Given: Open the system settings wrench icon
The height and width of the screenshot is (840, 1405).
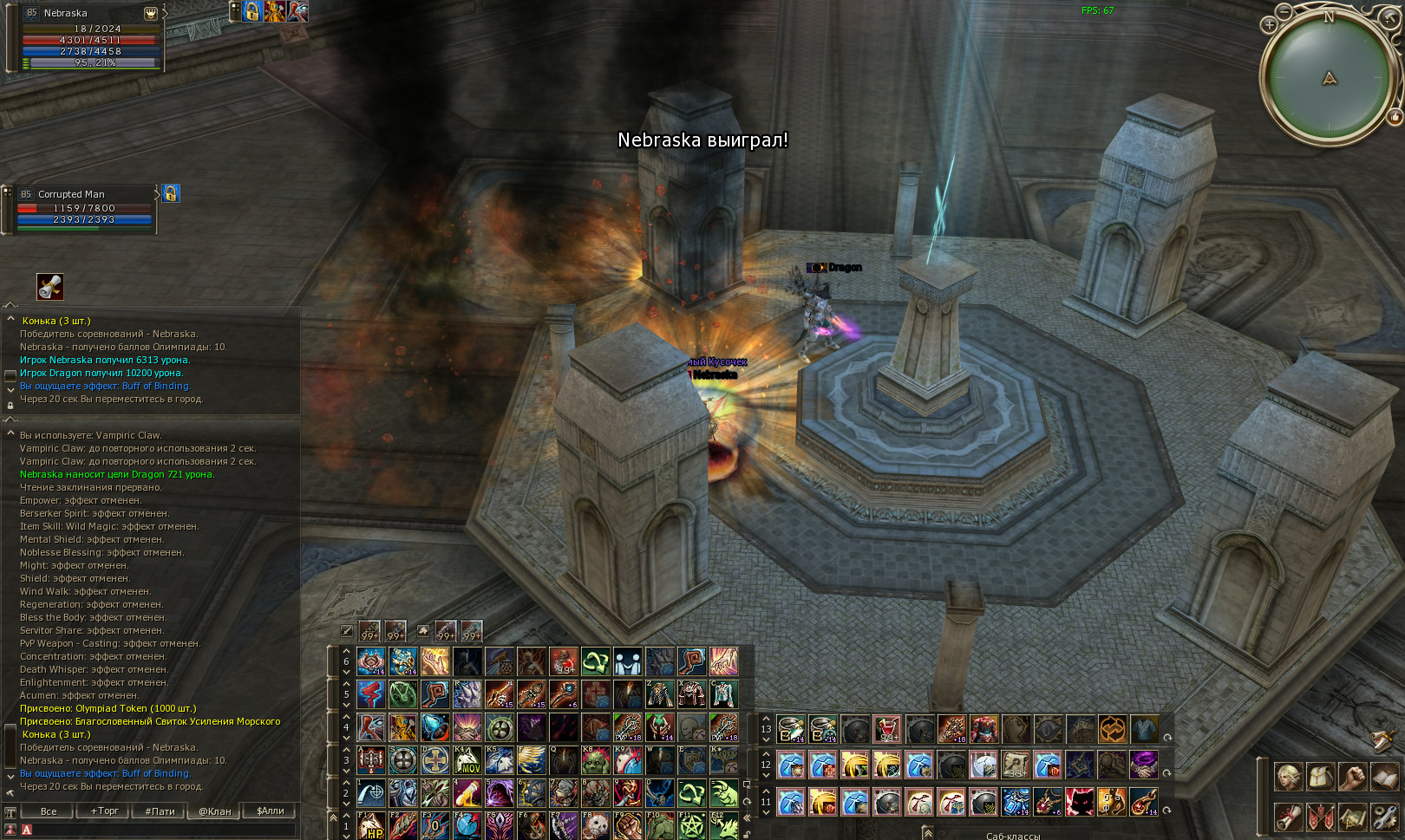Looking at the screenshot, I should pos(1384,817).
